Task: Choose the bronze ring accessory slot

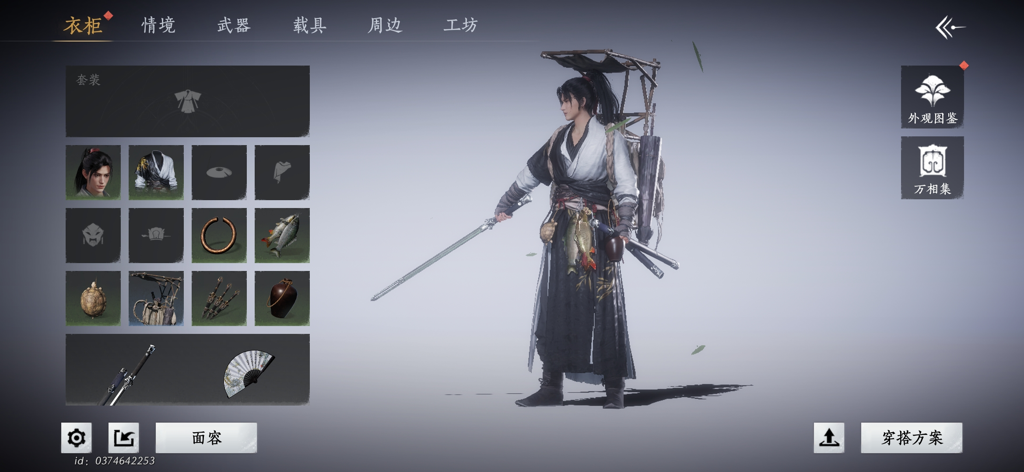Action: pos(219,235)
